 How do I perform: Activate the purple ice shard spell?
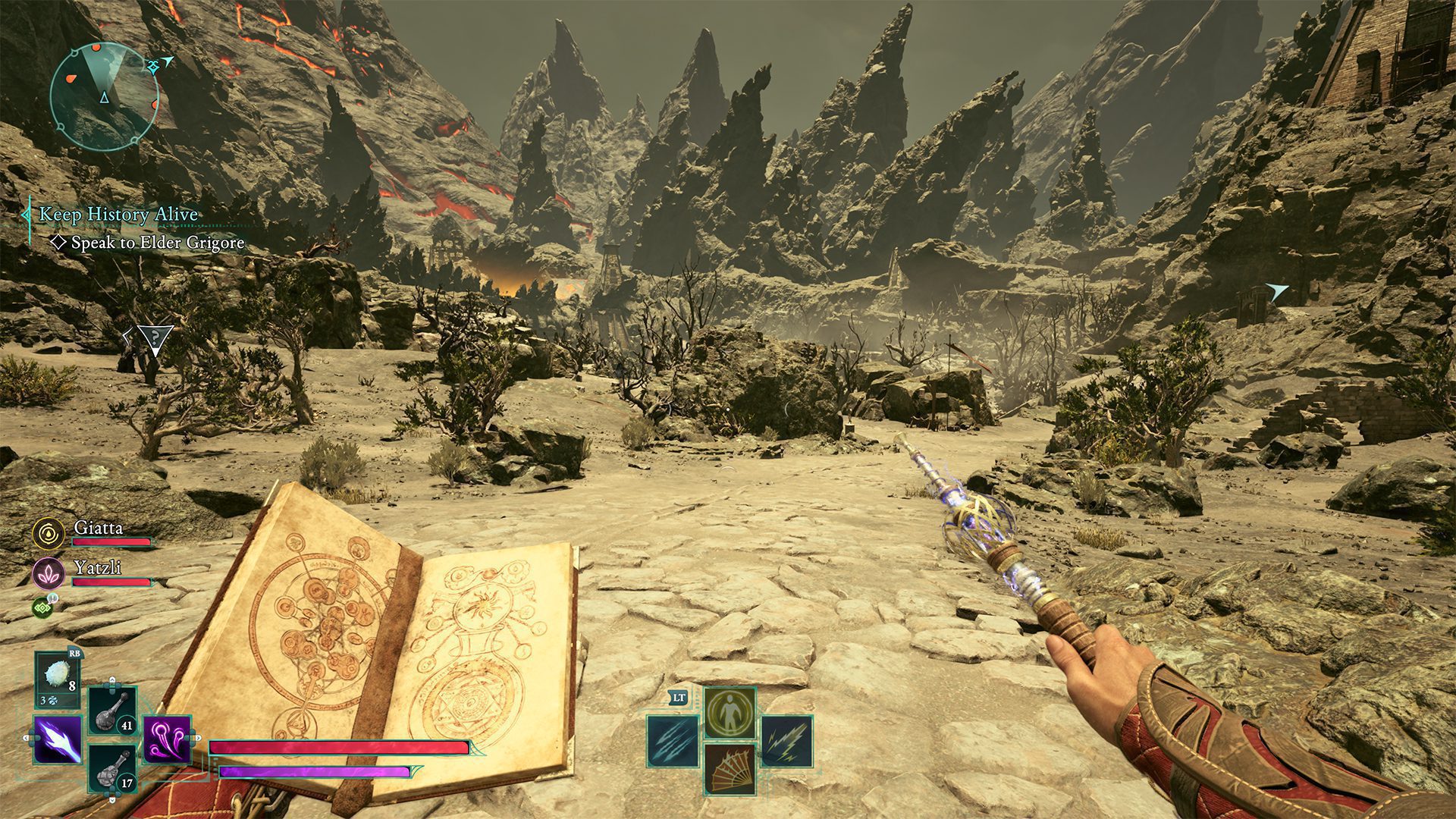(58, 739)
